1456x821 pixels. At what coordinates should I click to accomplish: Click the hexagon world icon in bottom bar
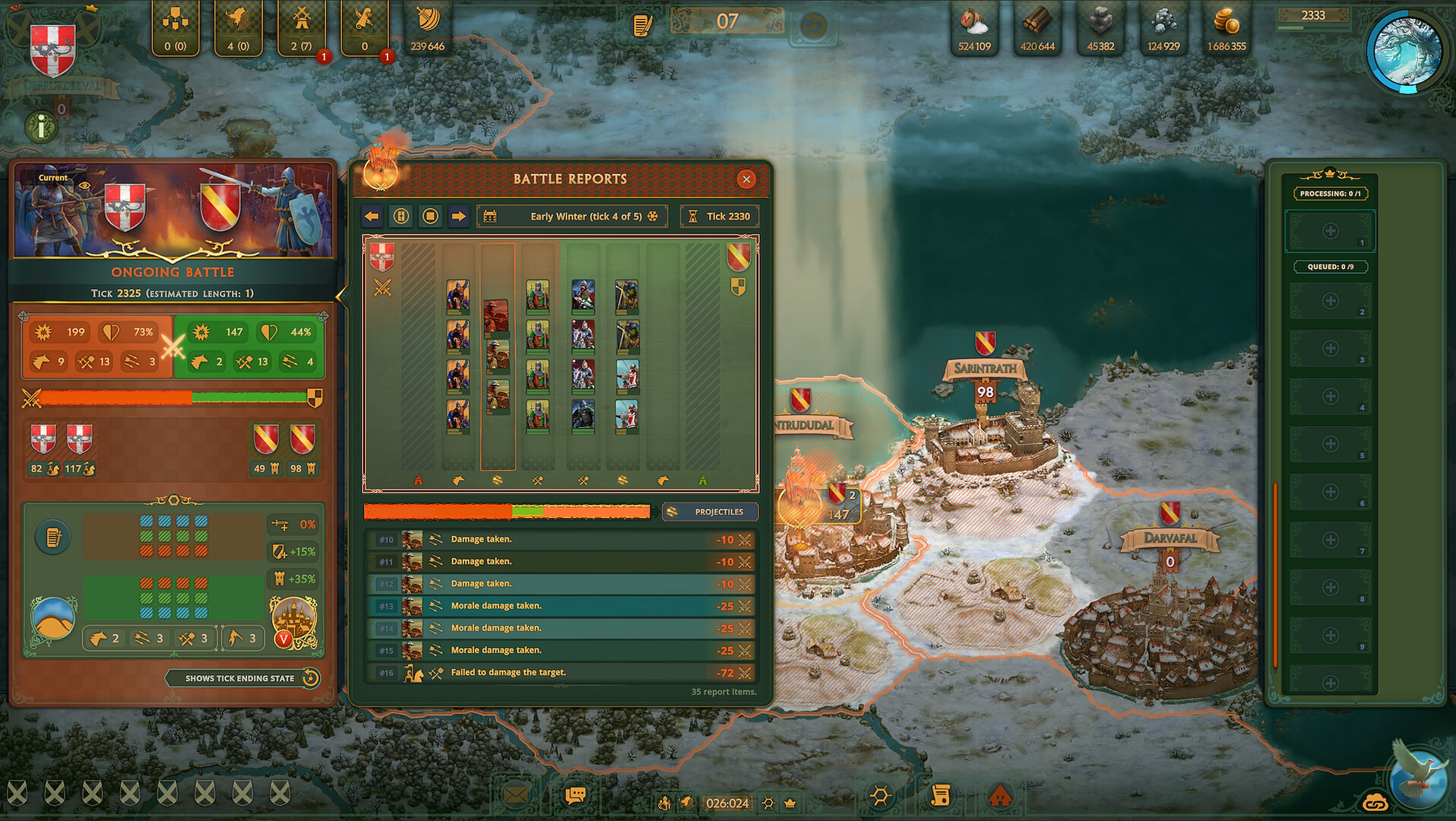[x=881, y=795]
